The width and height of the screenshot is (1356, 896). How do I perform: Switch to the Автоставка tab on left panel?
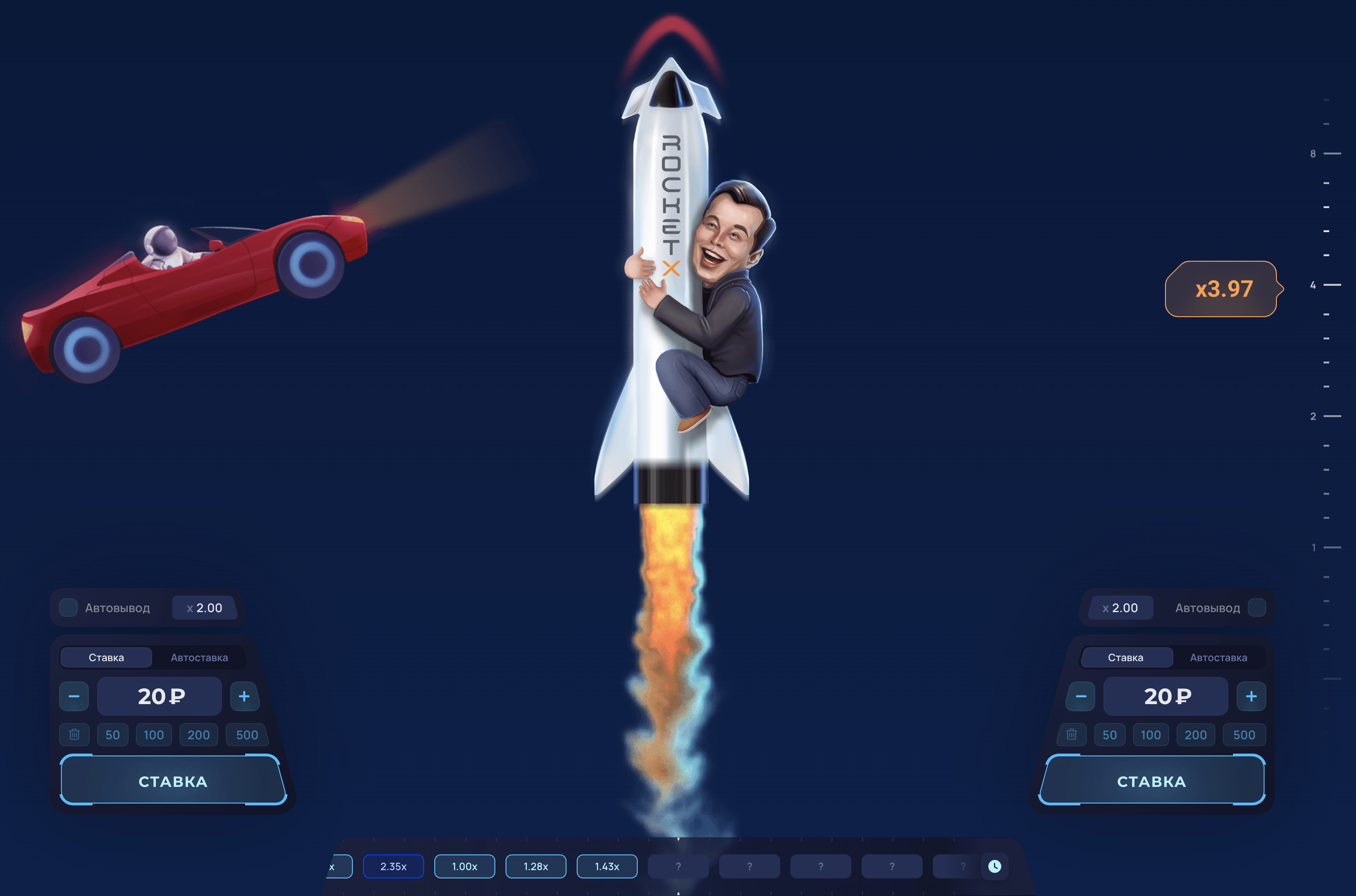[x=199, y=657]
